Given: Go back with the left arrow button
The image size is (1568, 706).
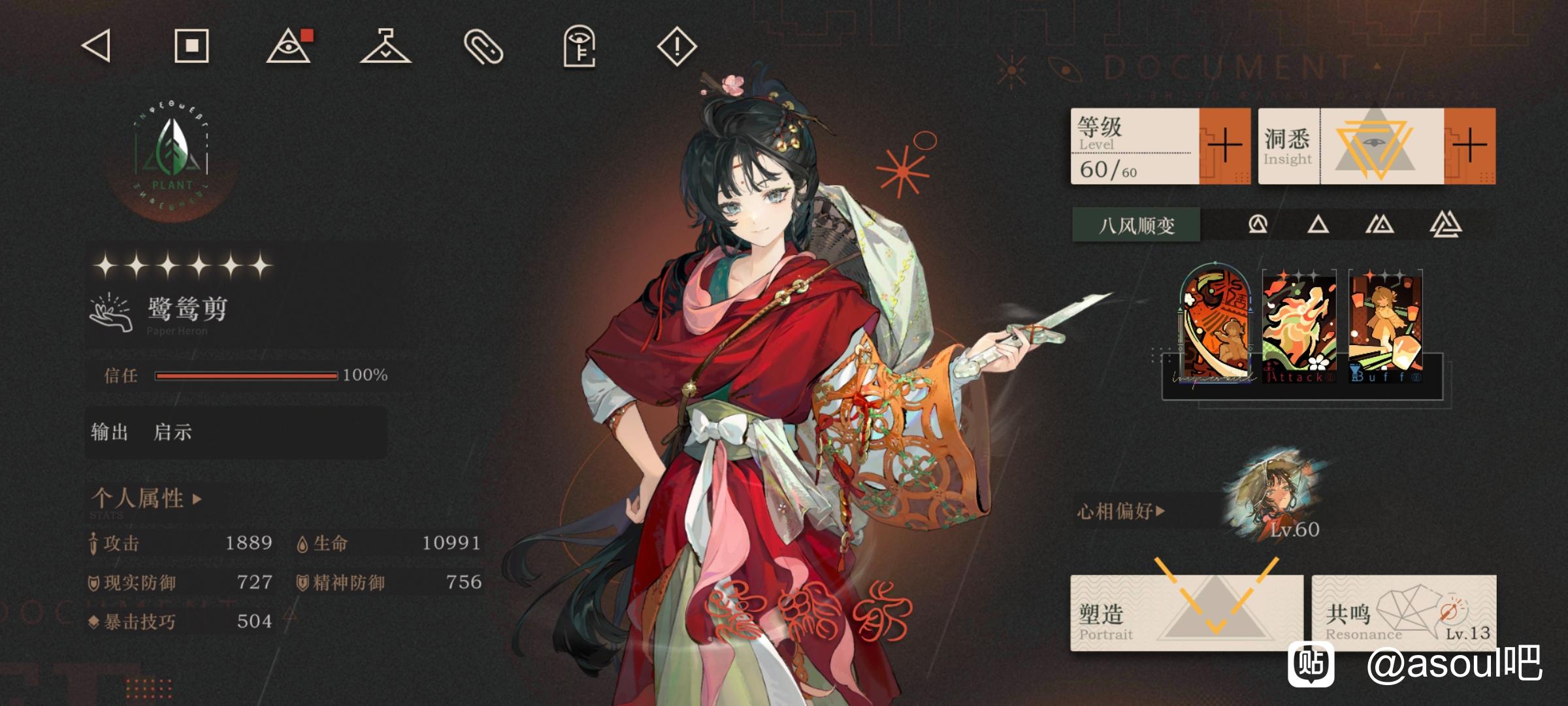Looking at the screenshot, I should point(96,46).
